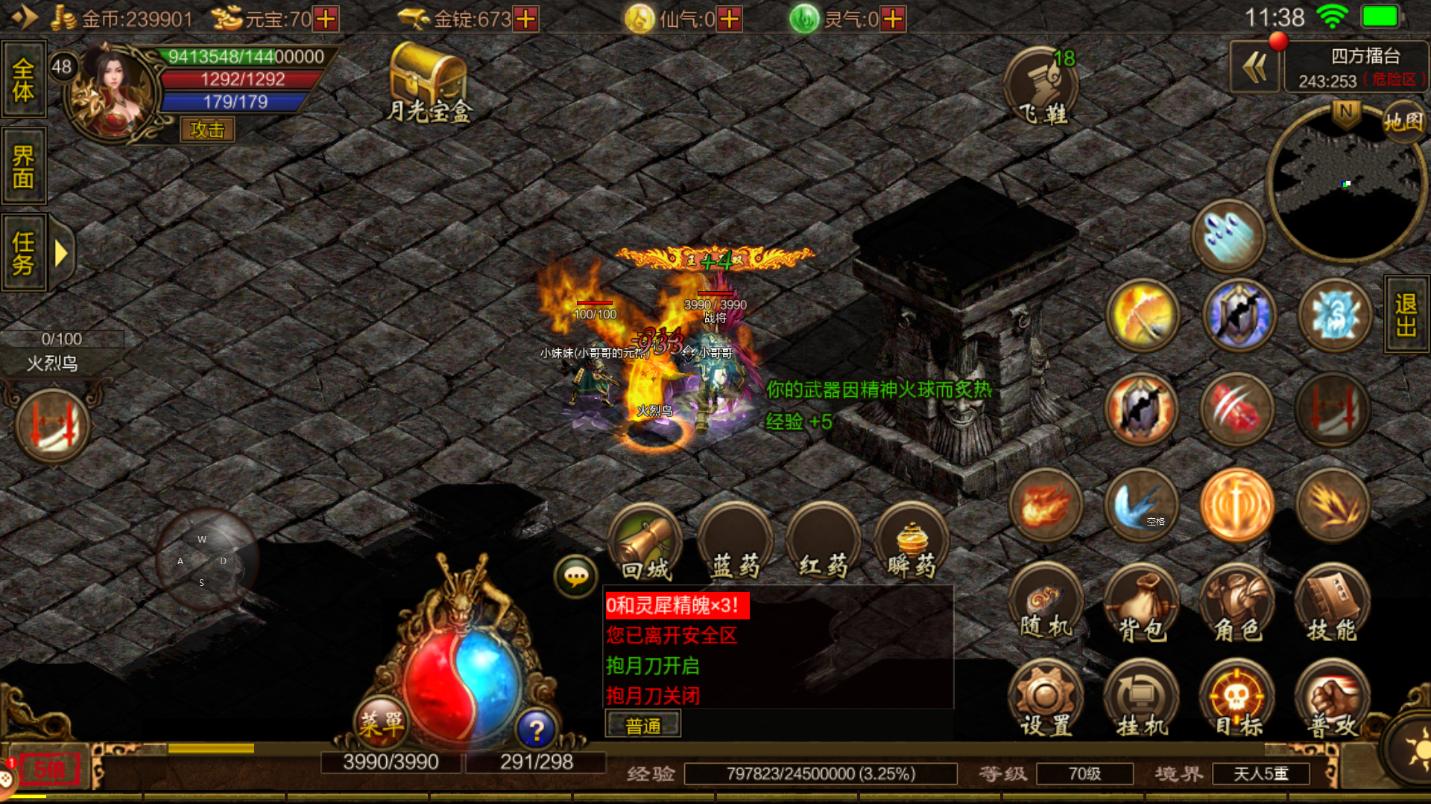Use the 瞬药 instant potion slot
The image size is (1431, 804).
pyautogui.click(x=911, y=542)
